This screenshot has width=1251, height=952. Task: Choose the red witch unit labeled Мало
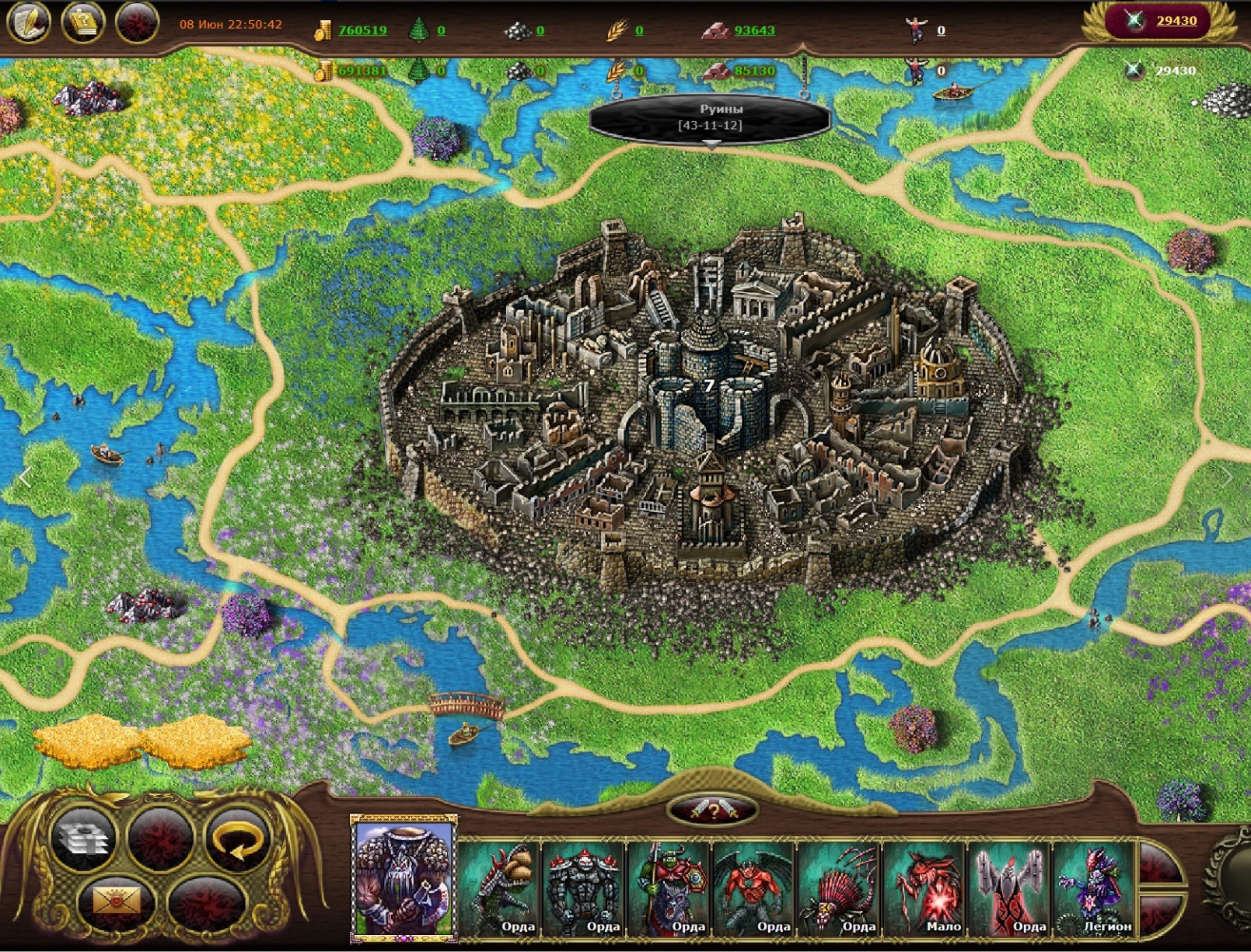point(924,888)
